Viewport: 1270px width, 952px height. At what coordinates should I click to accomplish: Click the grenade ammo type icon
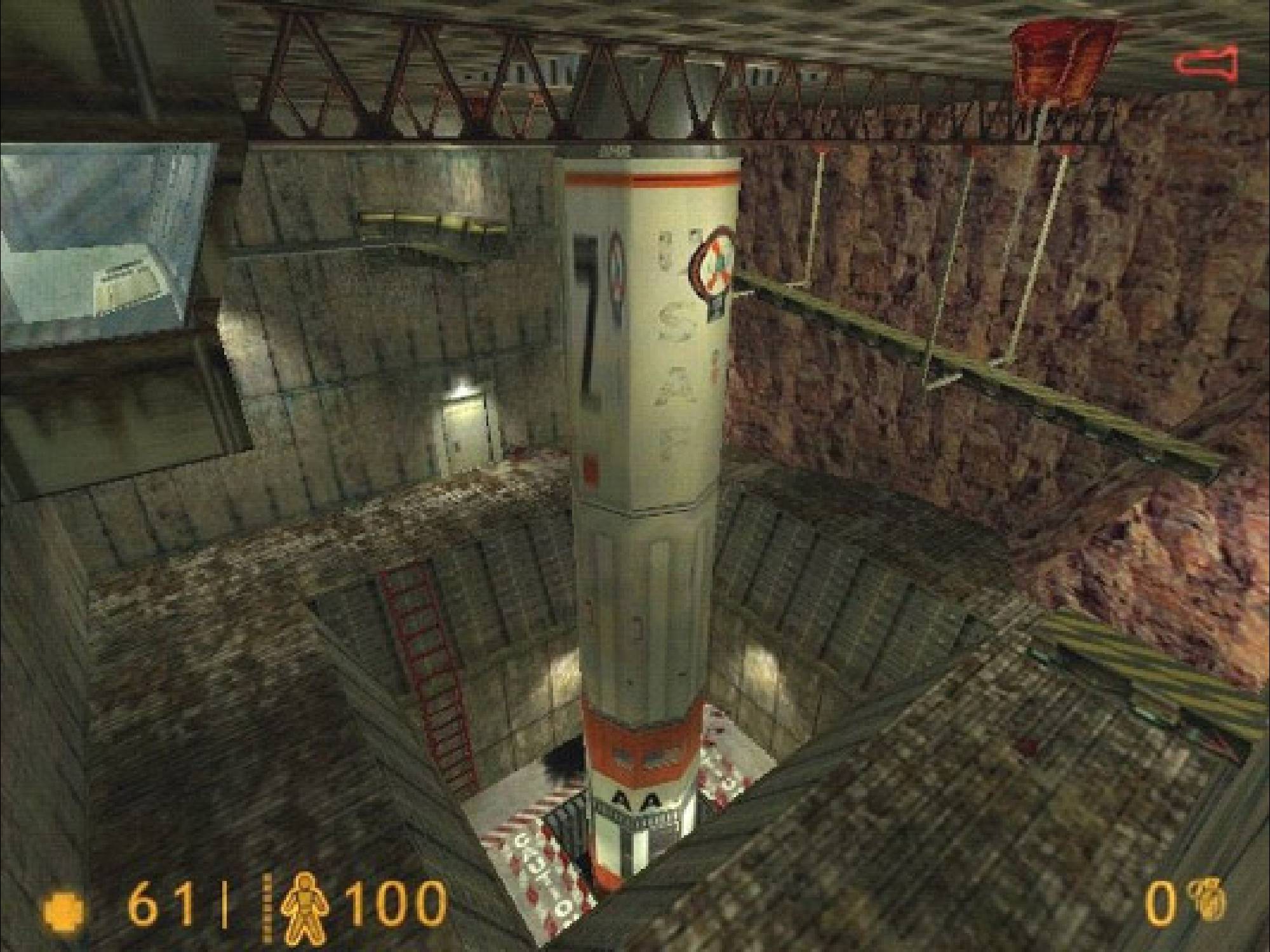[1214, 902]
